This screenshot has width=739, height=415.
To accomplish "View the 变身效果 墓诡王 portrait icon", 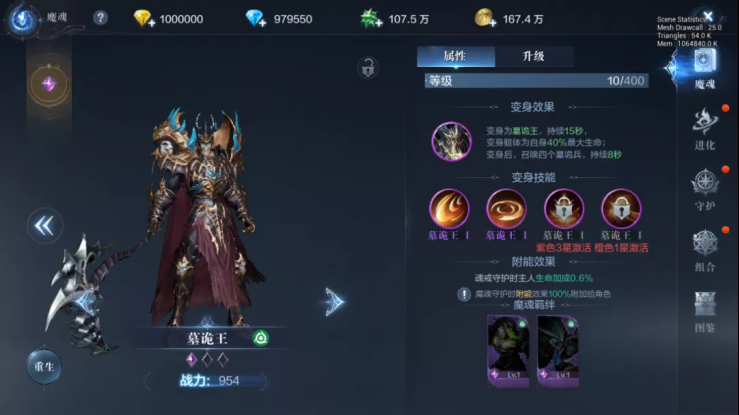I will pos(451,141).
